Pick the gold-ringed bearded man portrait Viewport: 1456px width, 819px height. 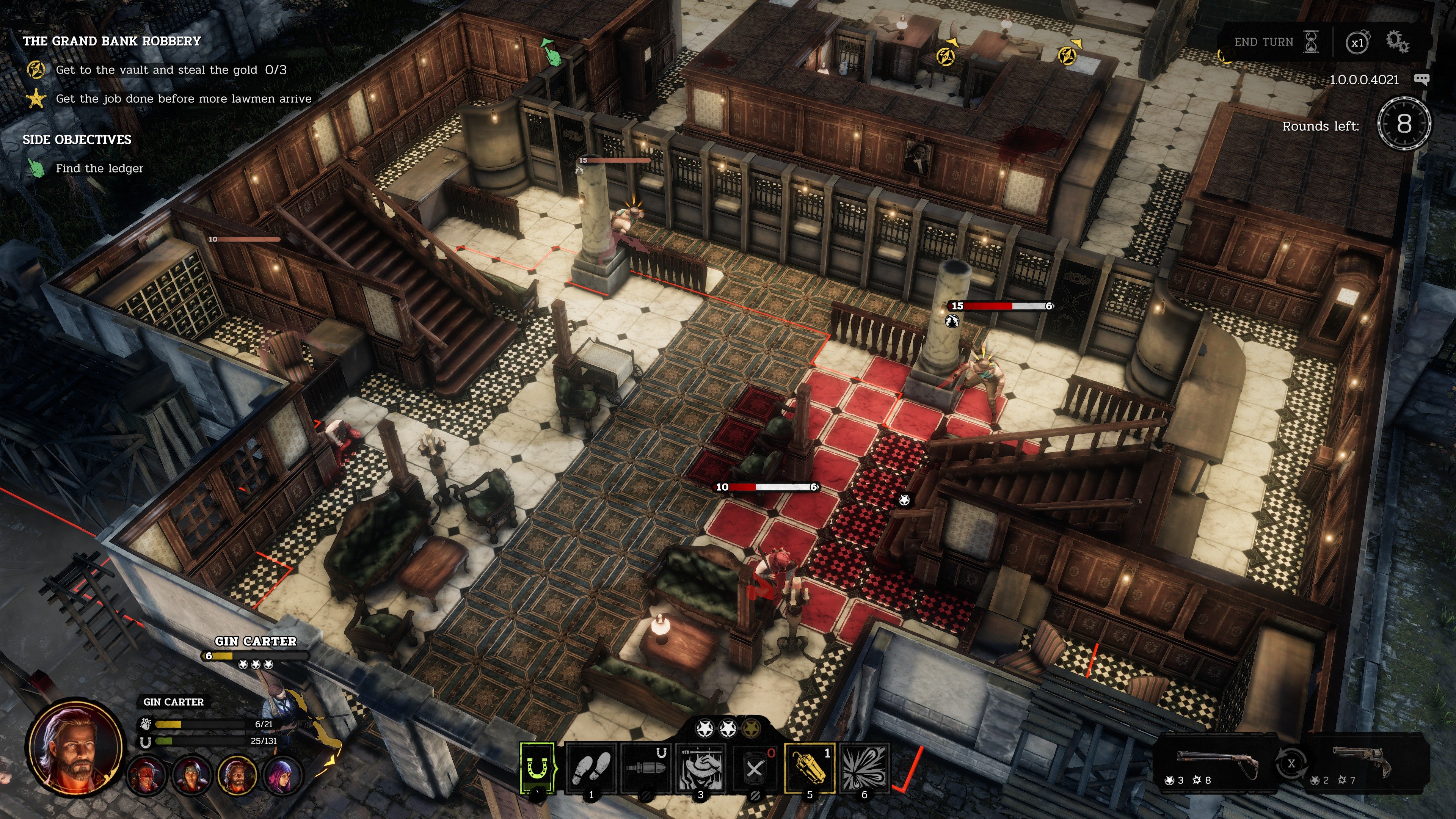tap(237, 774)
